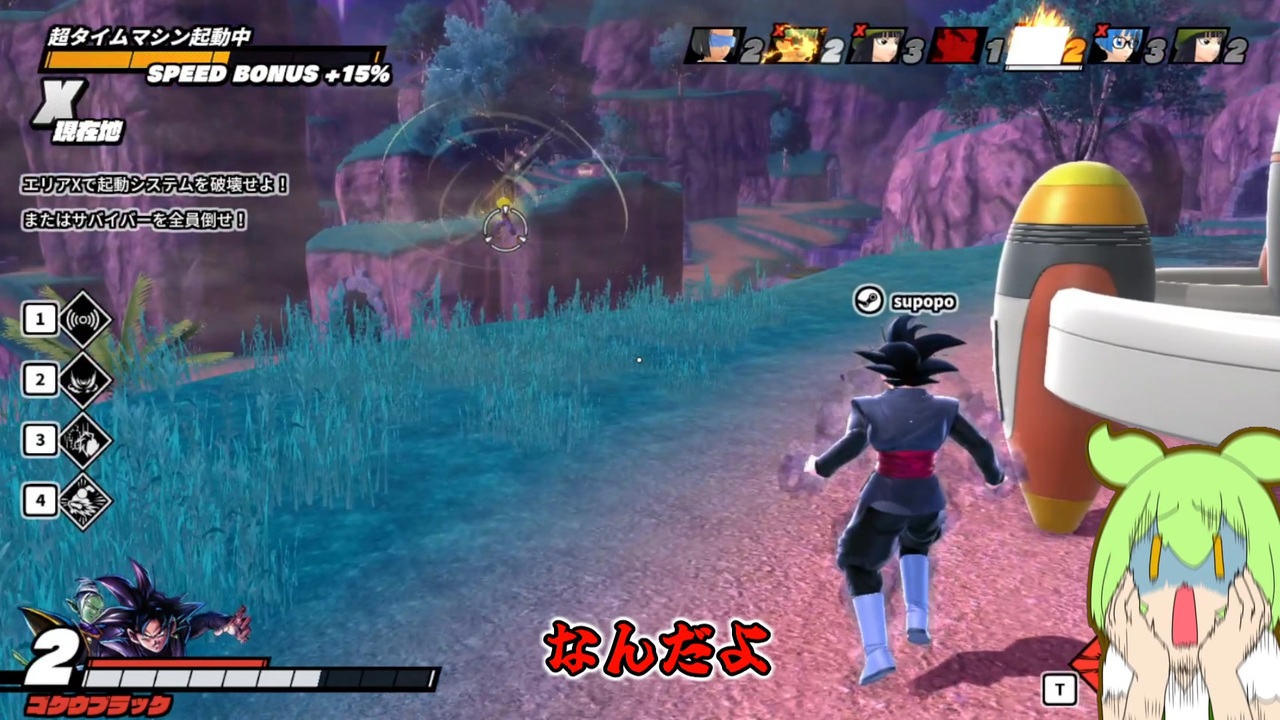Select the 超タイムマシン起動中 status banner
Image resolution: width=1280 pixels, height=720 pixels.
point(150,35)
